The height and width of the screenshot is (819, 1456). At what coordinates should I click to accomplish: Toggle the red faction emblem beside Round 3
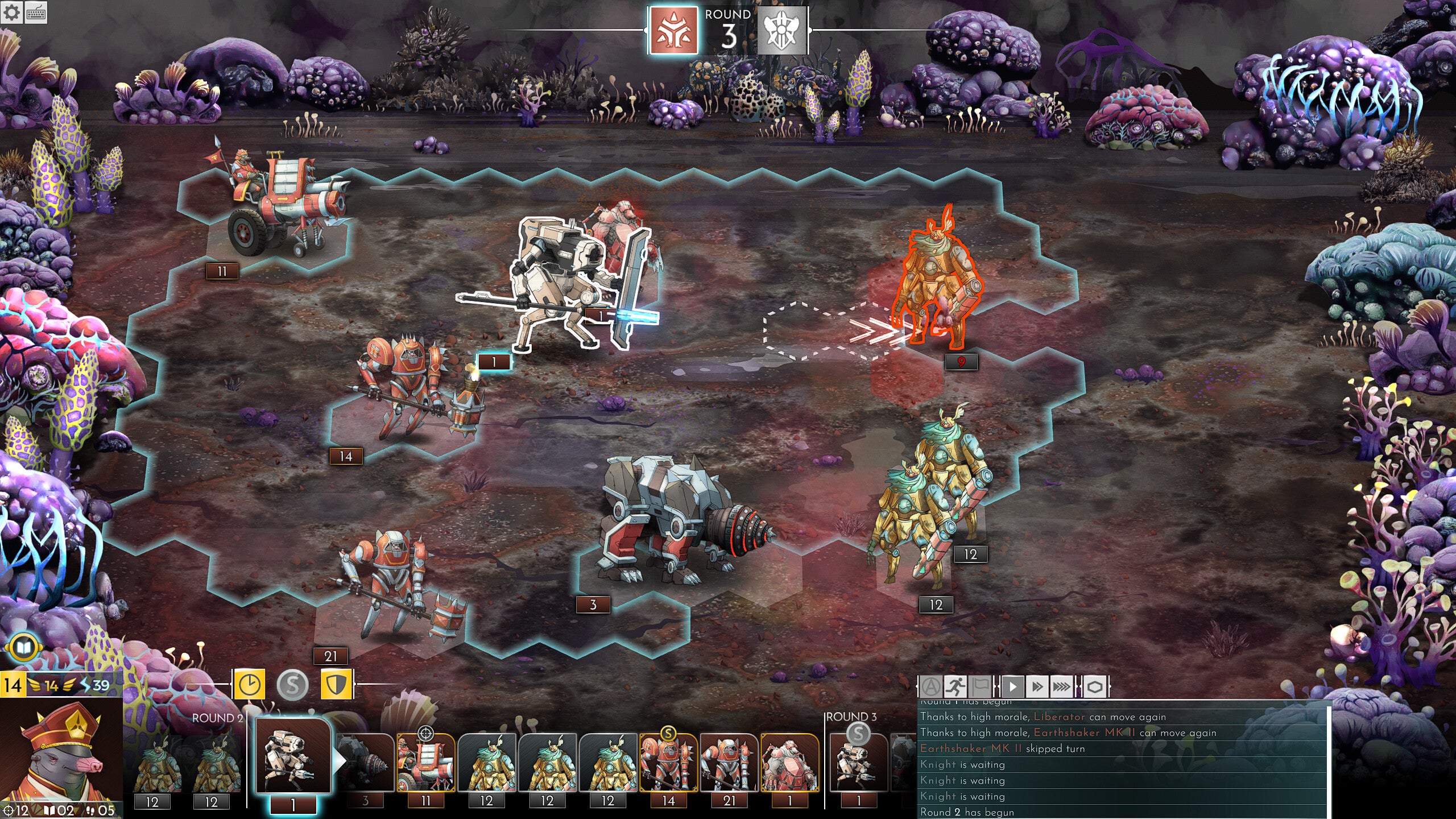(675, 29)
